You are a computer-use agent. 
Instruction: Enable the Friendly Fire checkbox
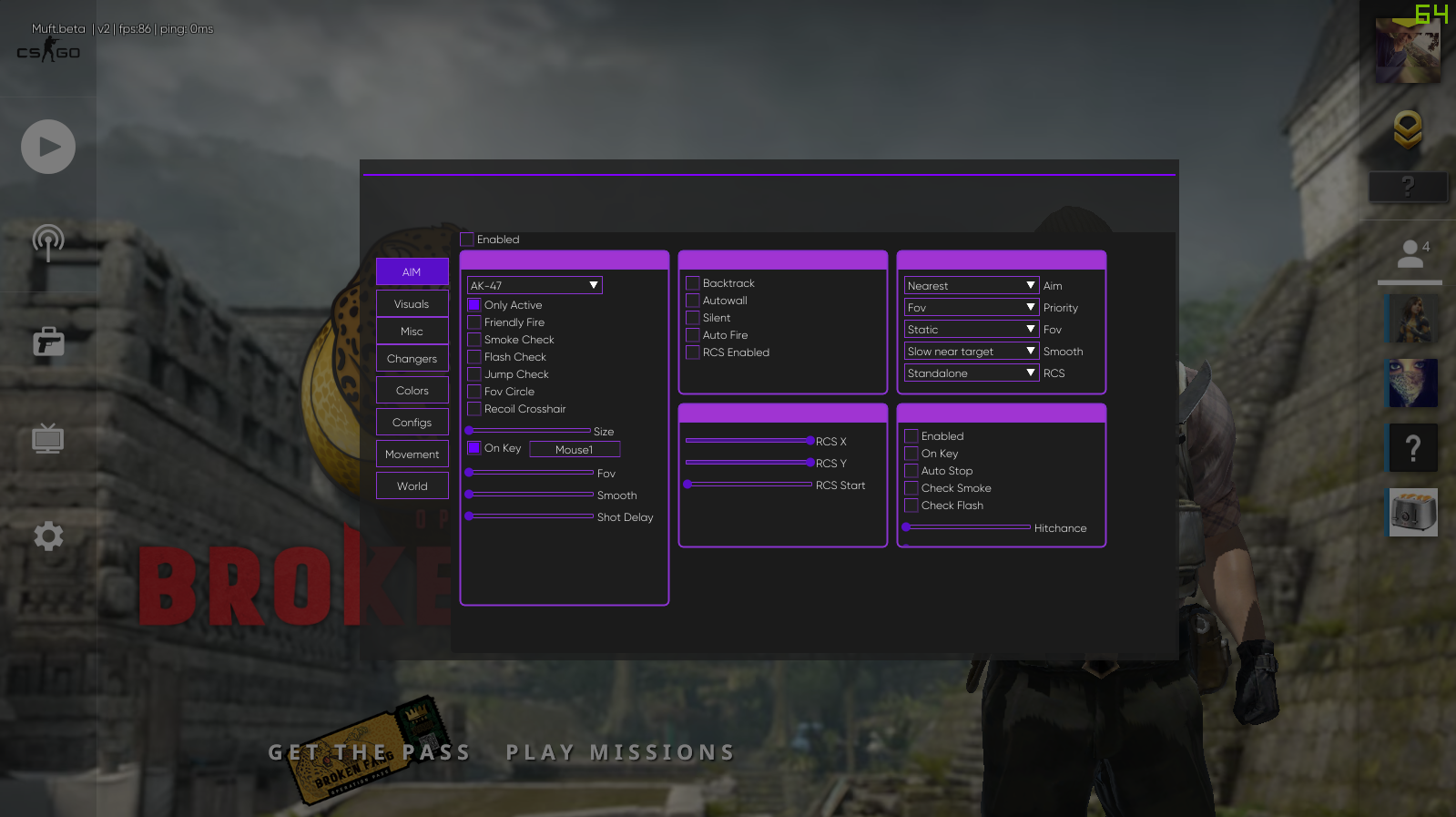[x=474, y=322]
